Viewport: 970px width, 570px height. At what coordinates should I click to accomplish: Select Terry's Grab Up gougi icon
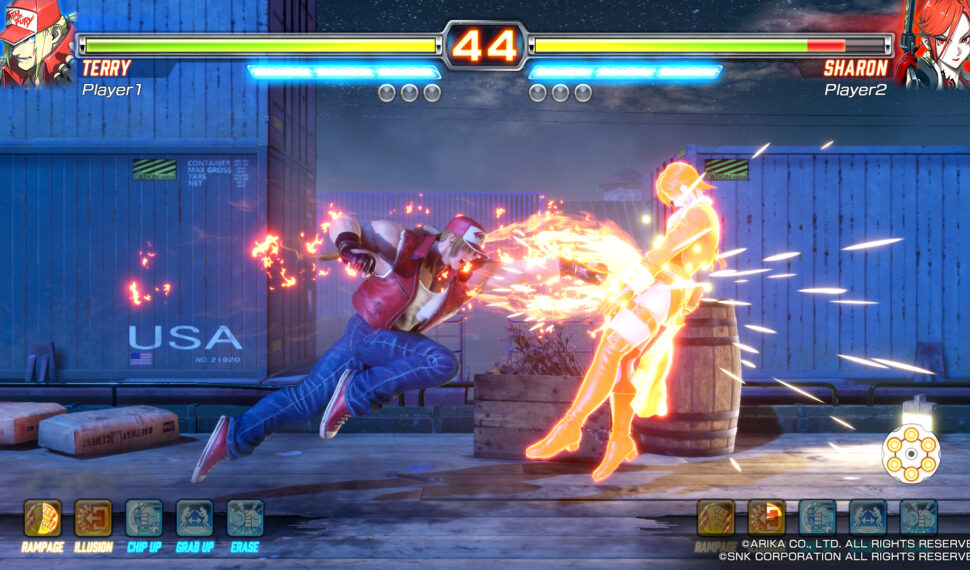coord(195,518)
